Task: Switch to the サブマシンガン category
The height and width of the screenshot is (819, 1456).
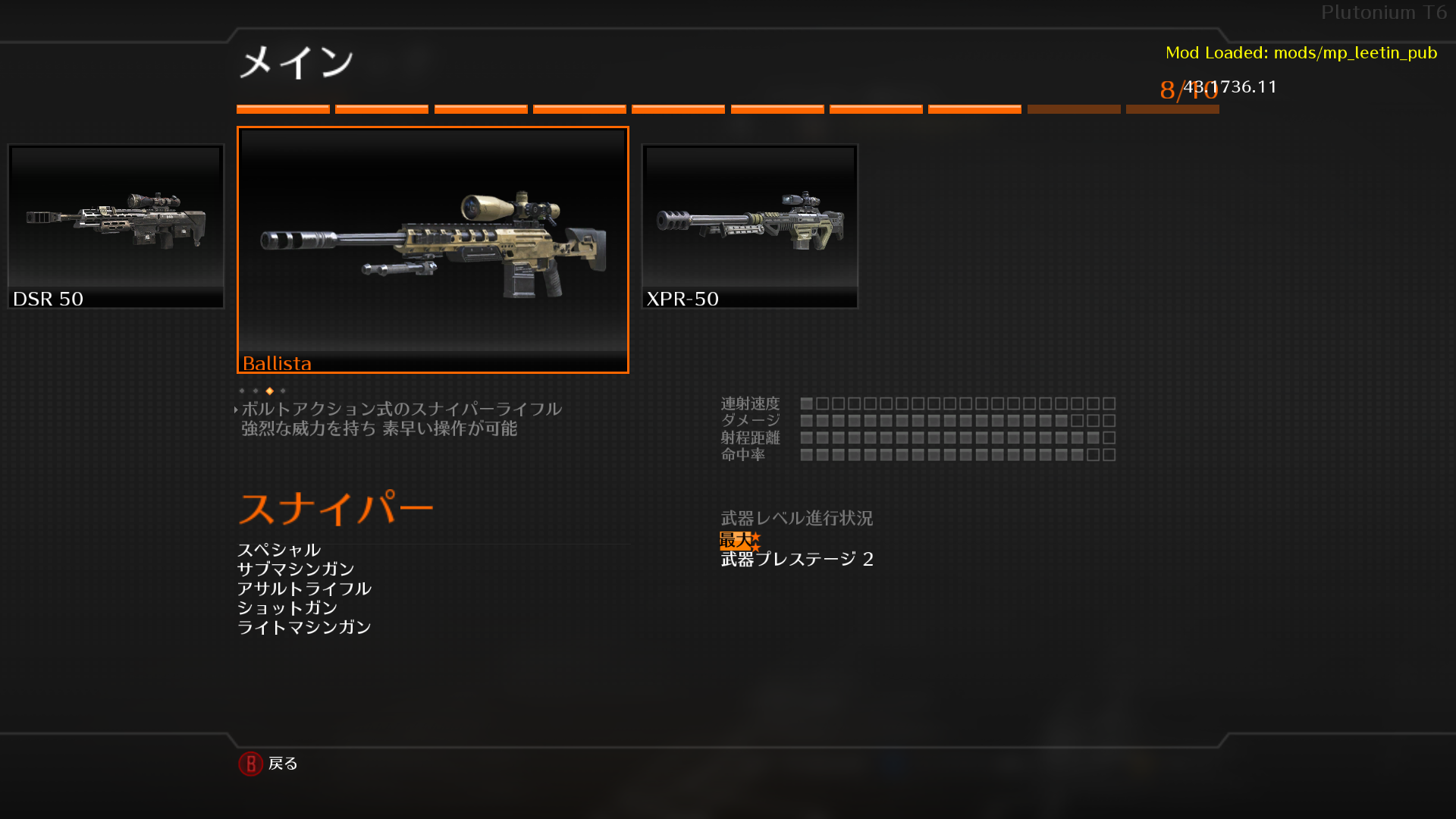Action: 296,569
